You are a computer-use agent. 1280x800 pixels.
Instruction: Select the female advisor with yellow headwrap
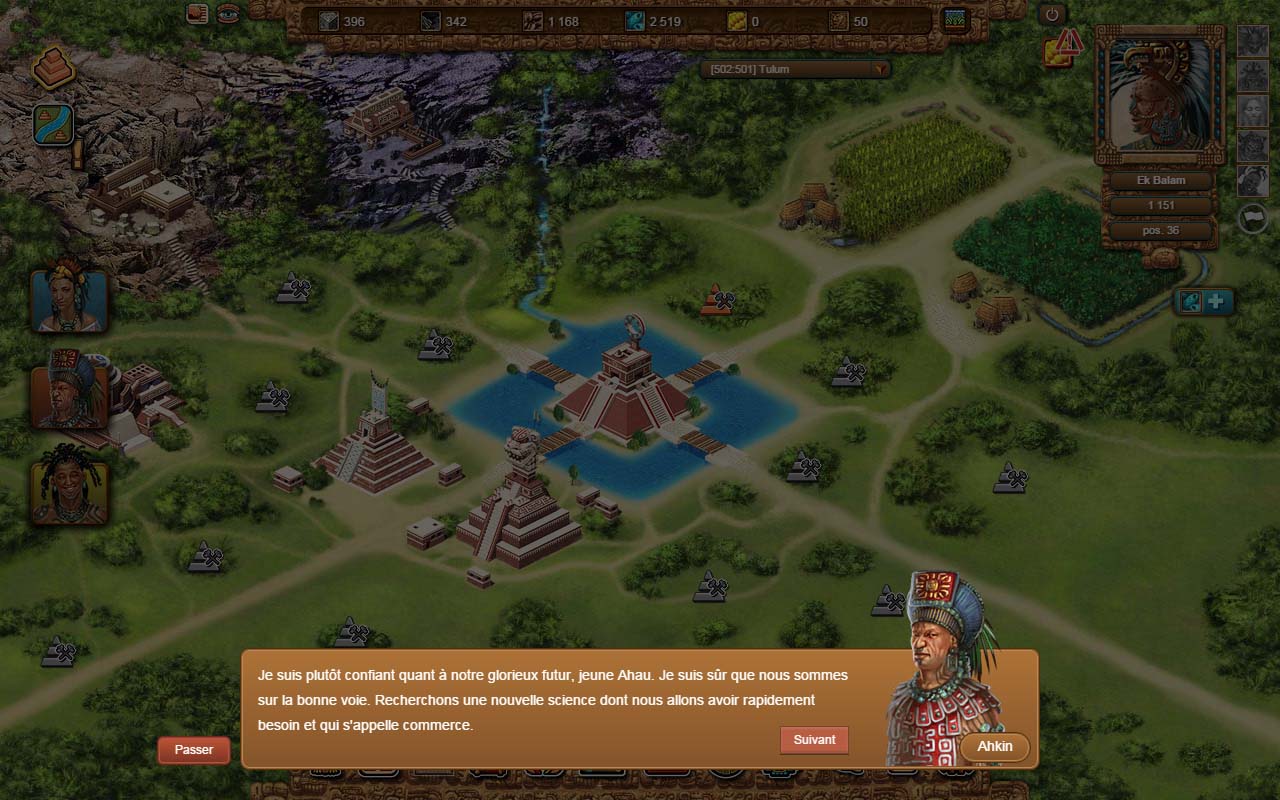(69, 299)
